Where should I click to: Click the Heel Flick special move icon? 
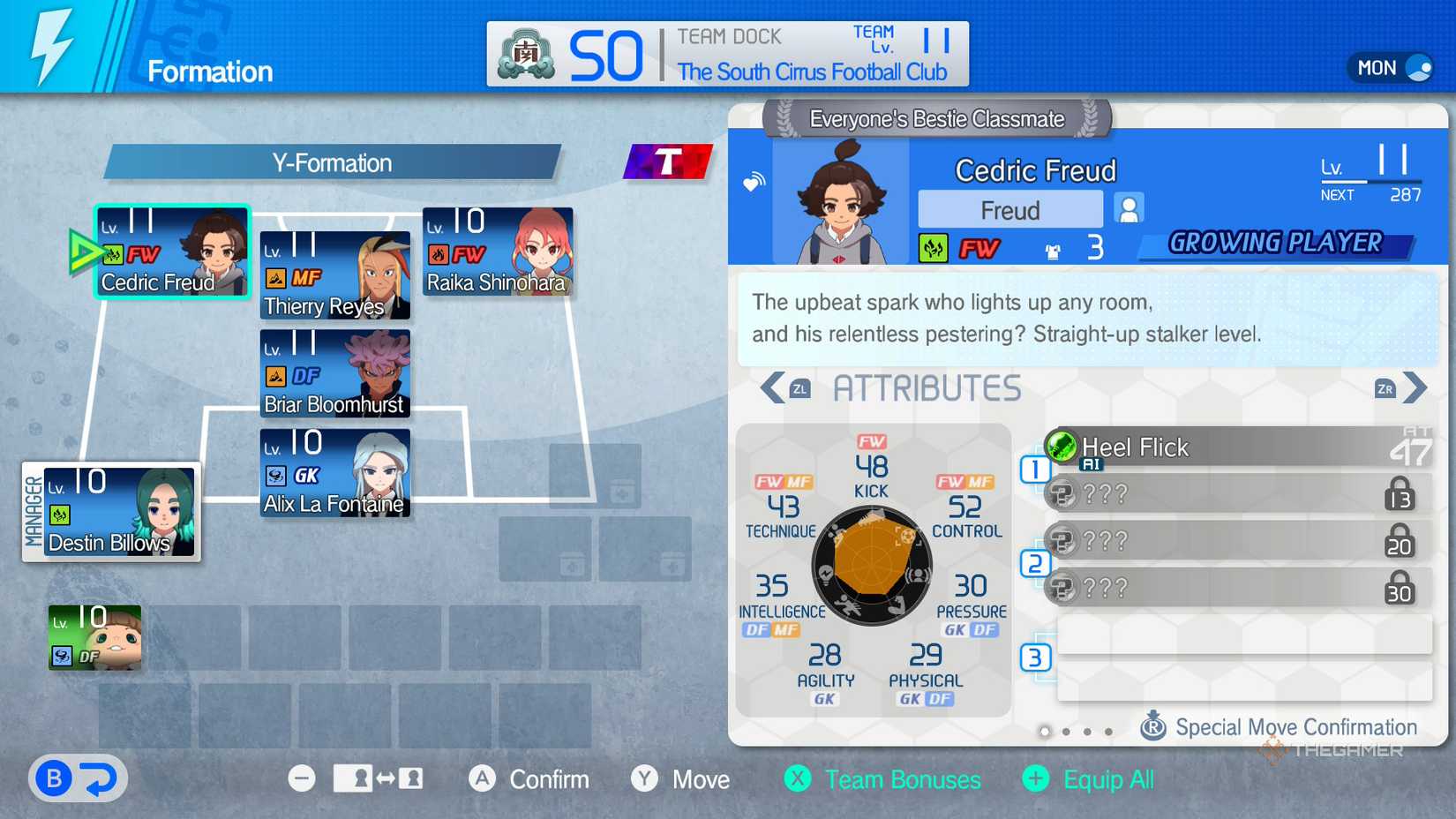click(x=1062, y=447)
